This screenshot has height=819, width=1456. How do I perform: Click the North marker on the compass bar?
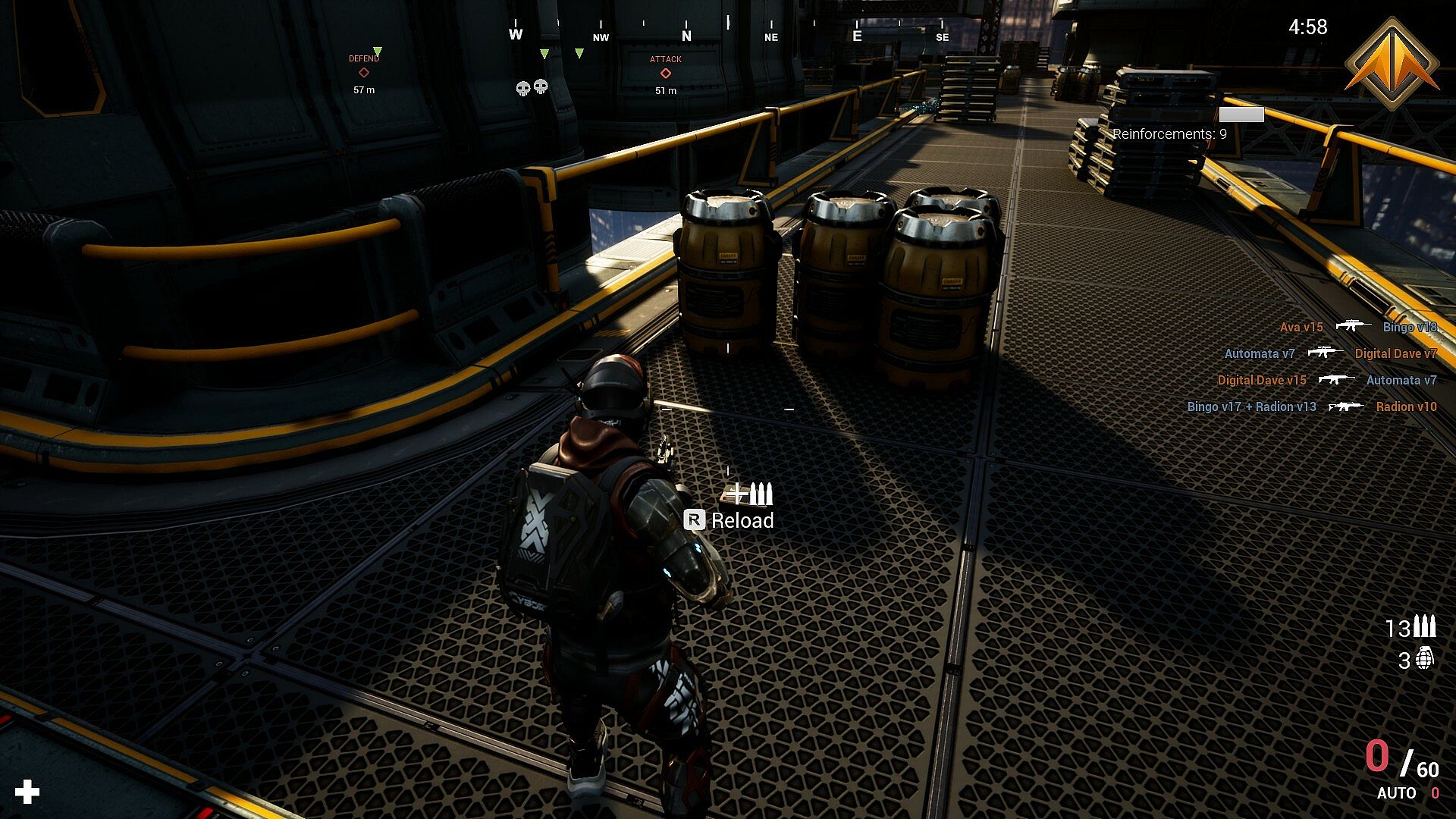coord(686,36)
